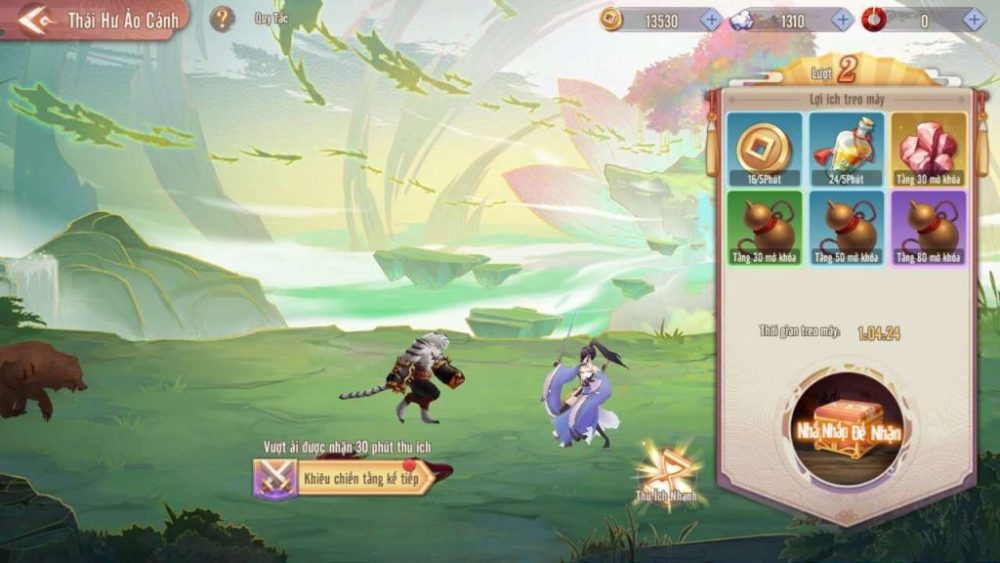Image resolution: width=1000 pixels, height=563 pixels.
Task: Activate the Thu Ích Nhanh quick collect icon
Action: click(x=666, y=472)
